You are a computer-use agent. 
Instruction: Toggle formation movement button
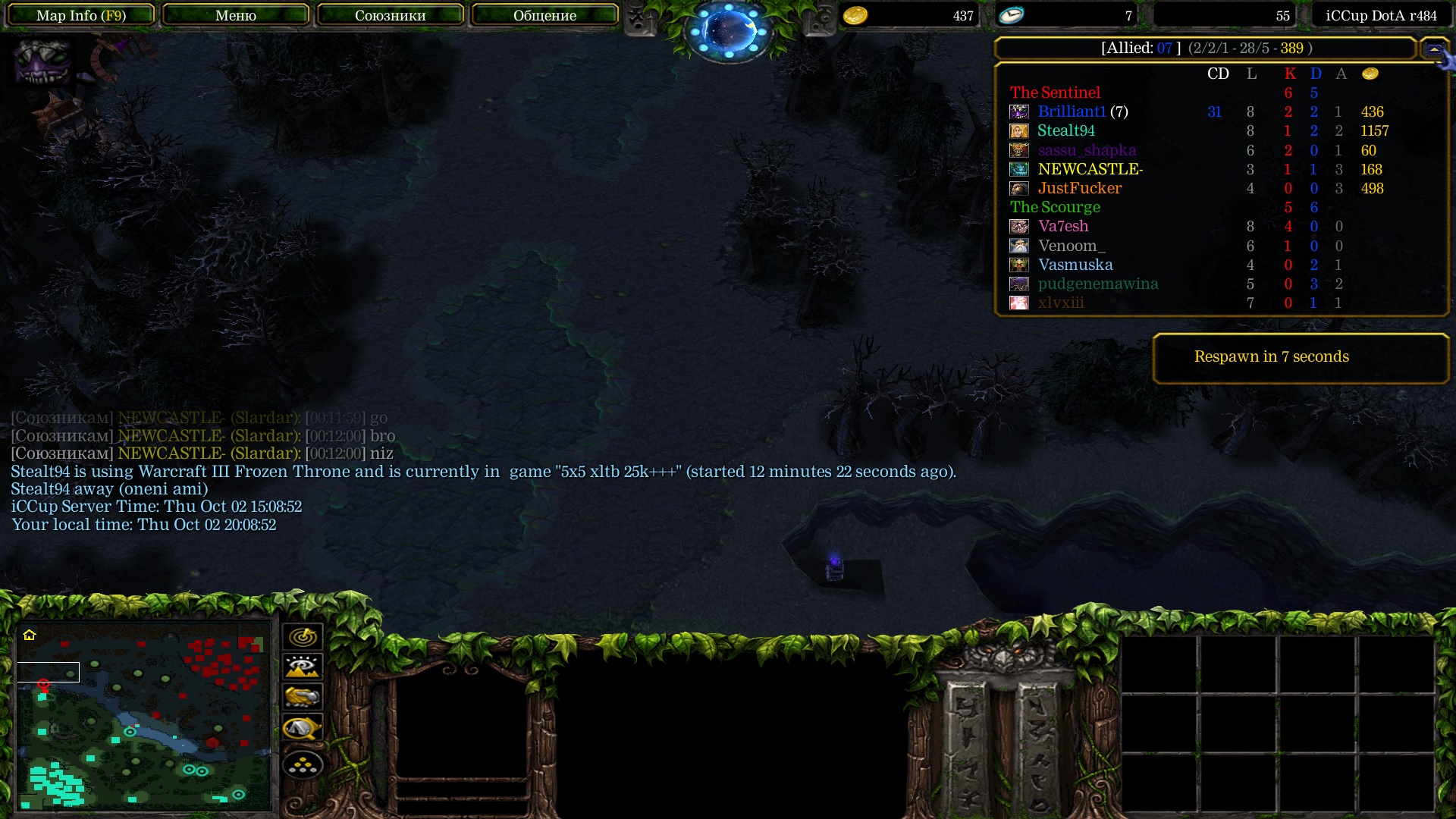303,765
